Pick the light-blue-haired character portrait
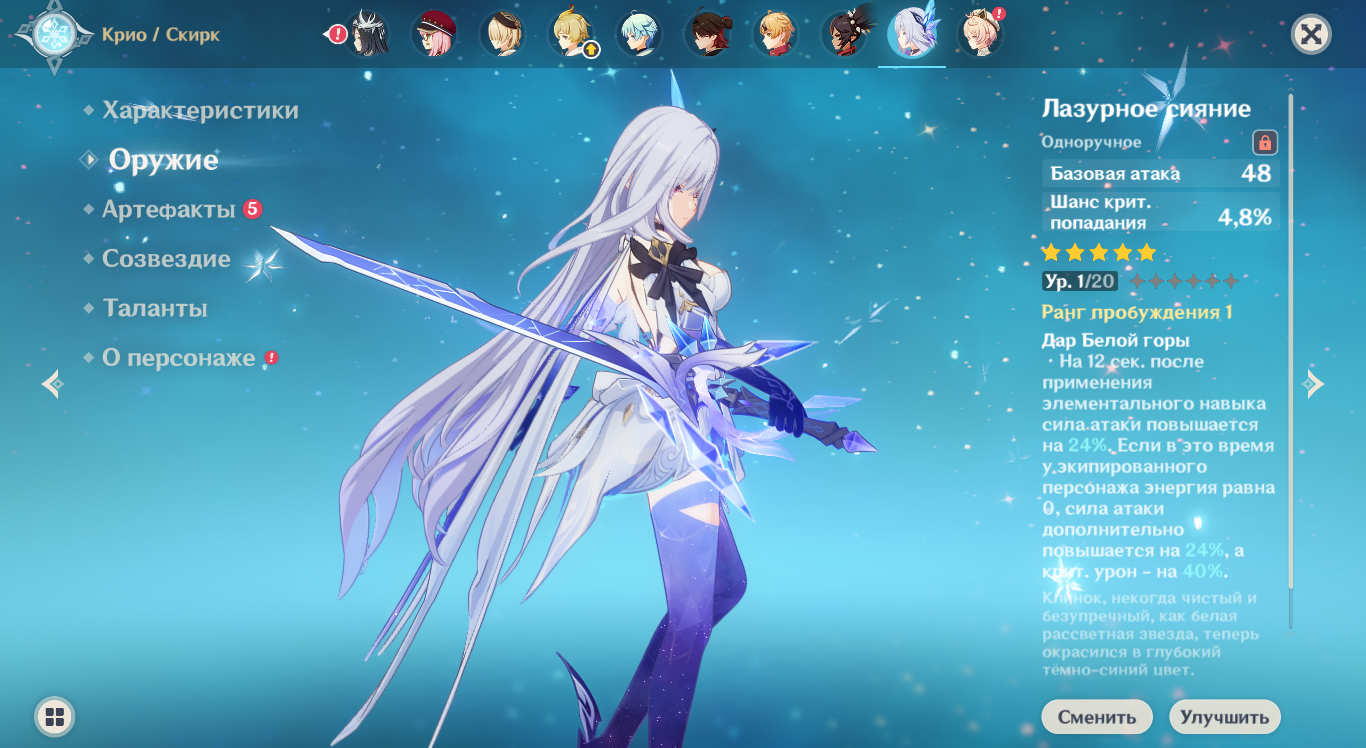Viewport: 1366px width, 748px height. click(x=640, y=34)
